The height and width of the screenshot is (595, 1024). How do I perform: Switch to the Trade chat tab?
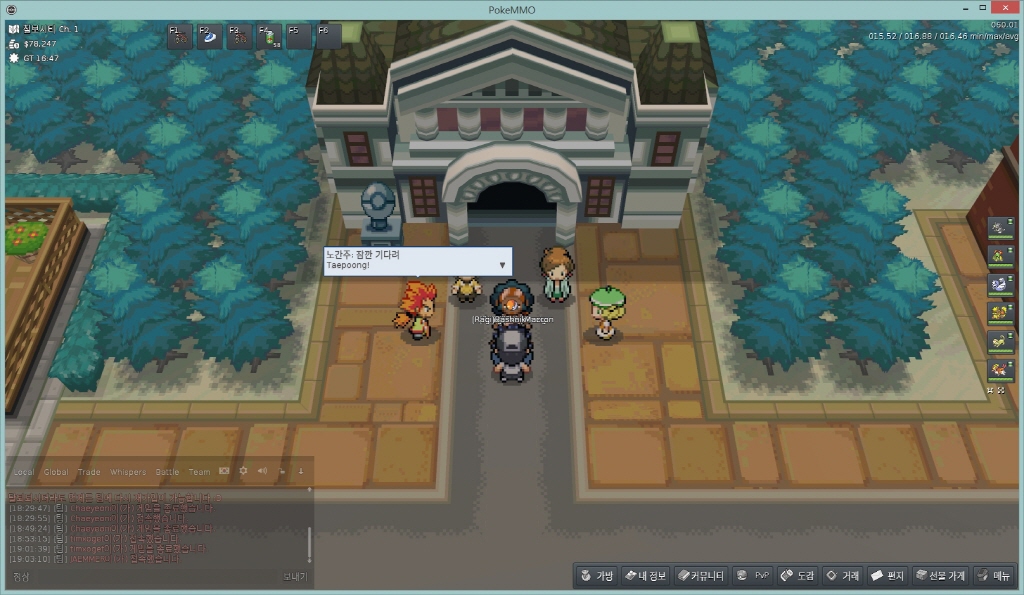click(x=89, y=472)
